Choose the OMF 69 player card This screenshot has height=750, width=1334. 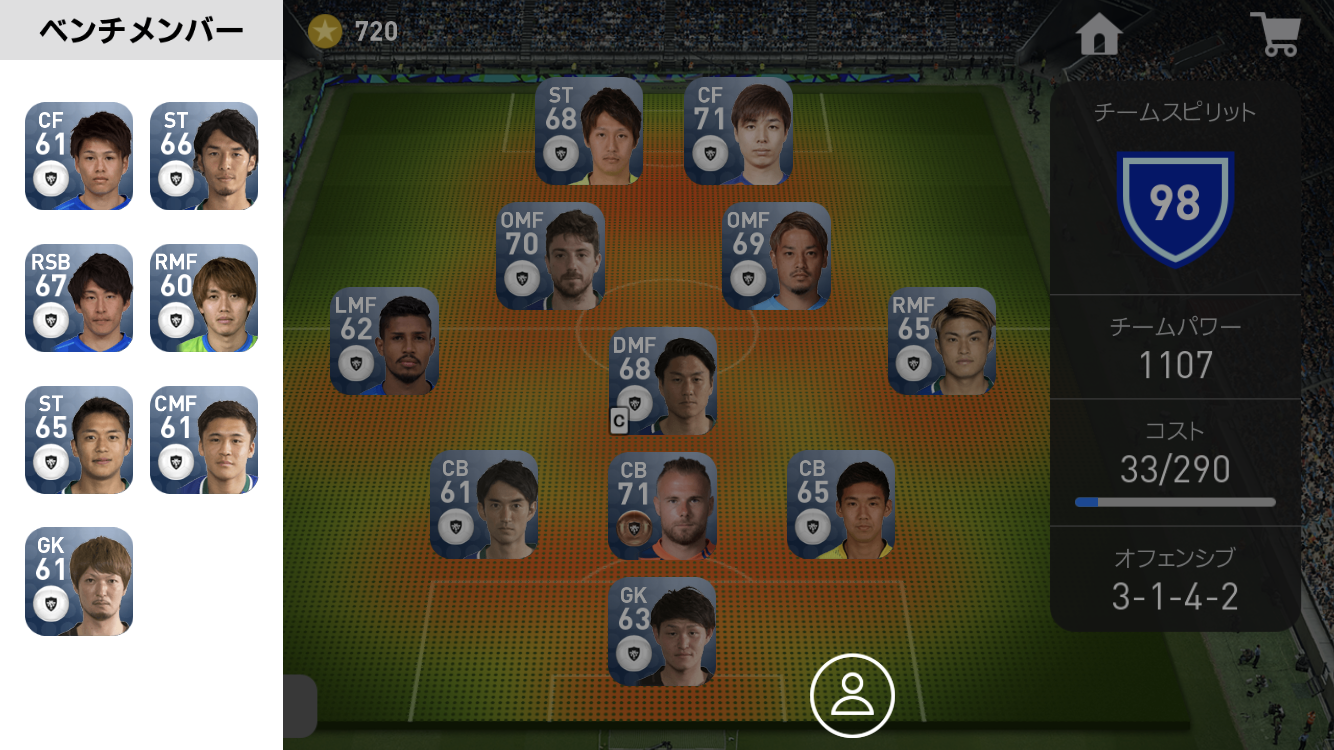pos(776,256)
